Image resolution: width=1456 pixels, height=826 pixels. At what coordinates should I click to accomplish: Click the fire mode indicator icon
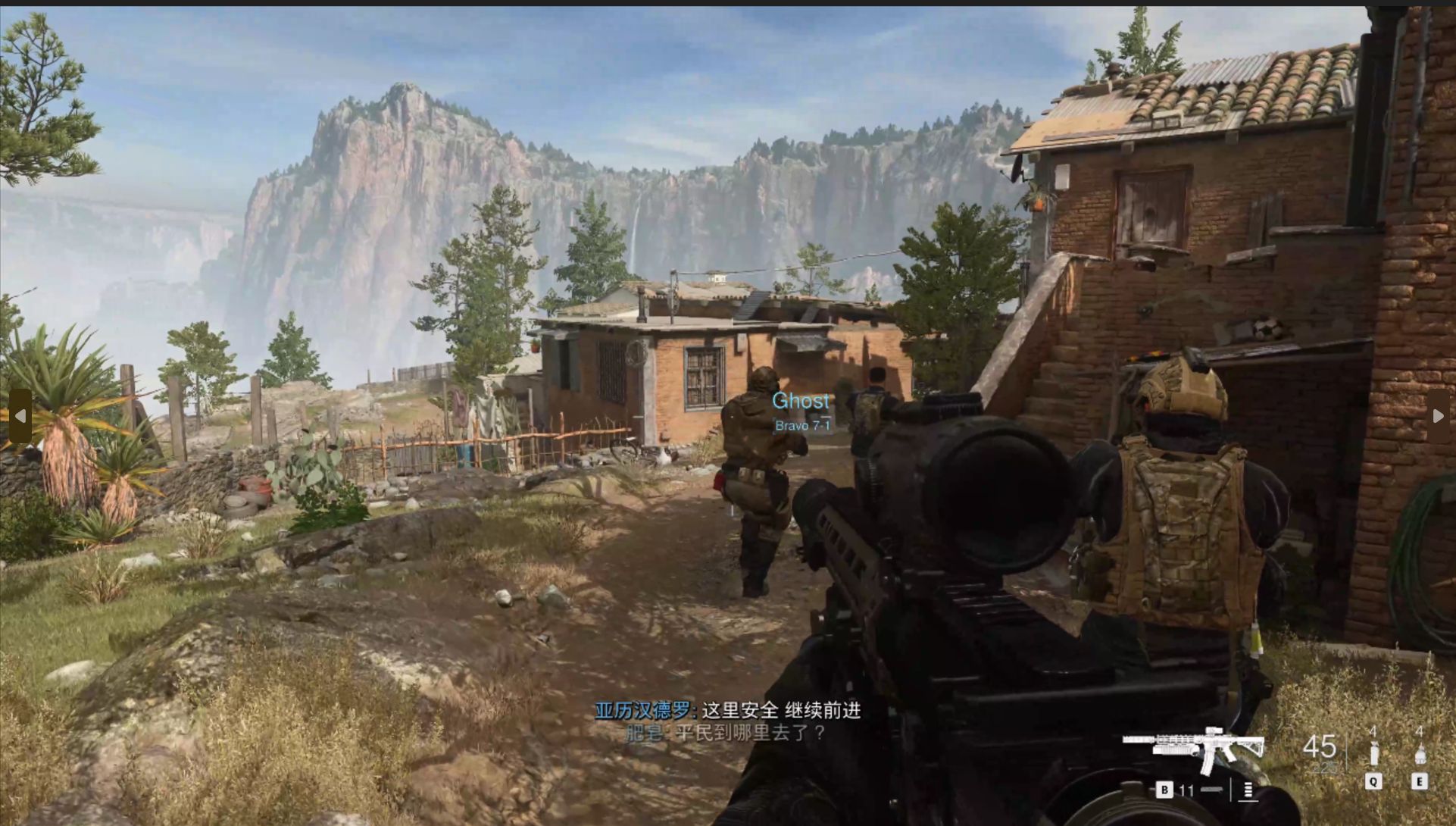pos(1248,790)
